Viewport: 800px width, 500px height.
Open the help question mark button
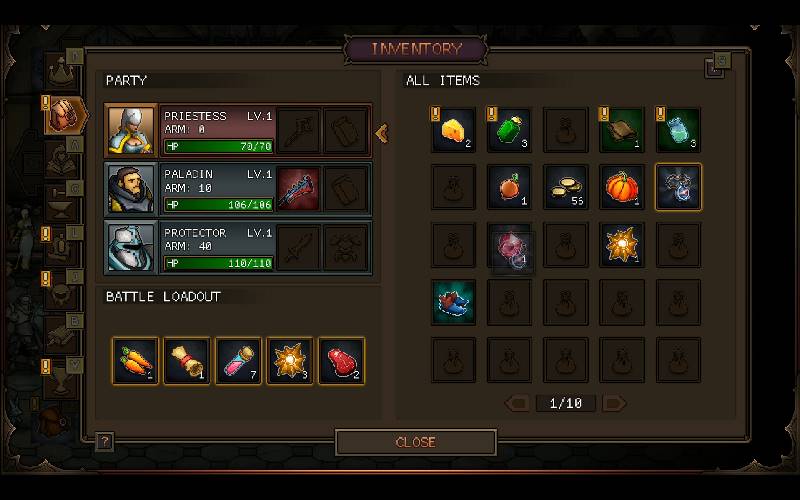pos(104,441)
